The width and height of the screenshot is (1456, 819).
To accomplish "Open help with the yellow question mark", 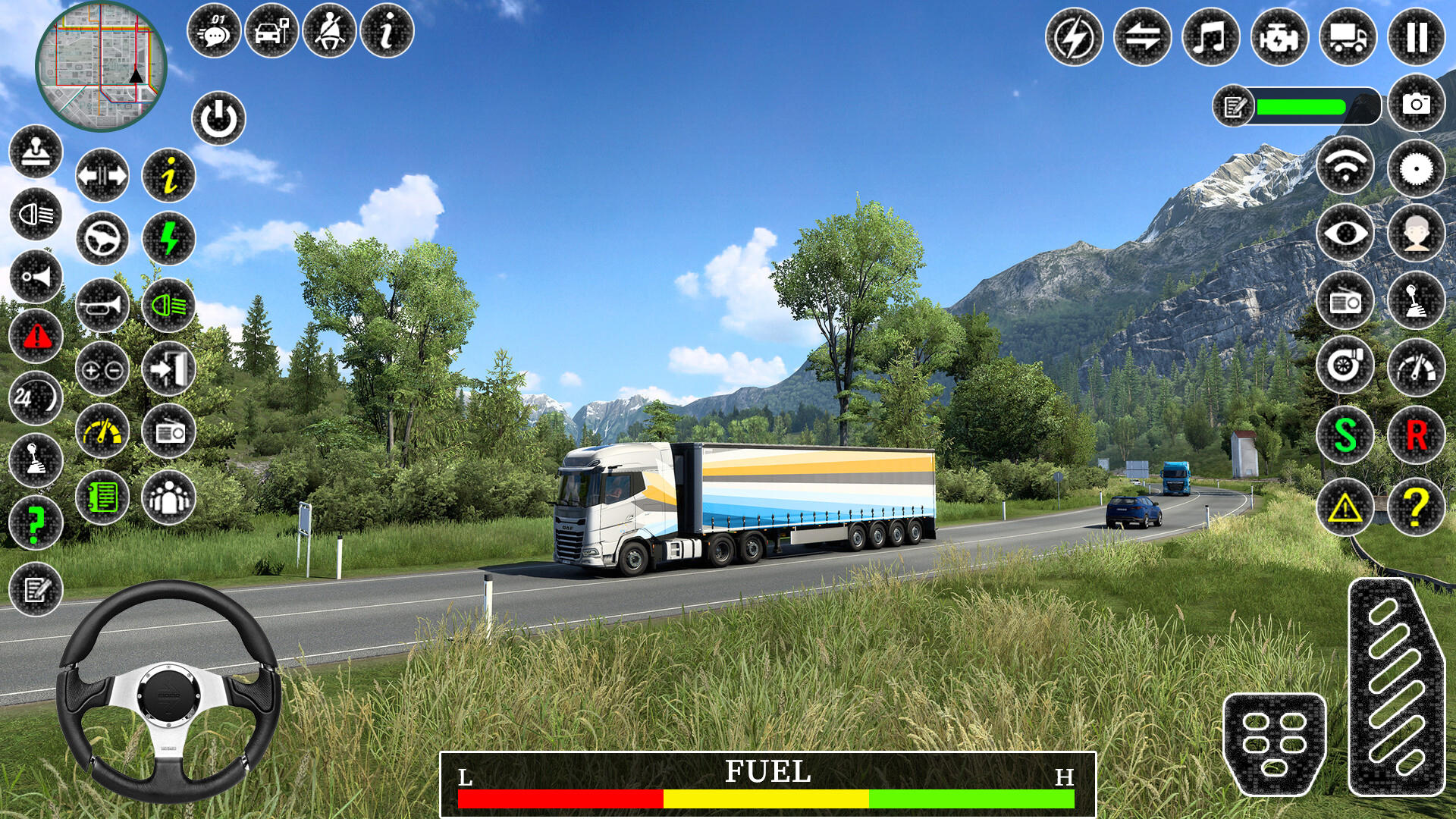I will coord(1416,507).
